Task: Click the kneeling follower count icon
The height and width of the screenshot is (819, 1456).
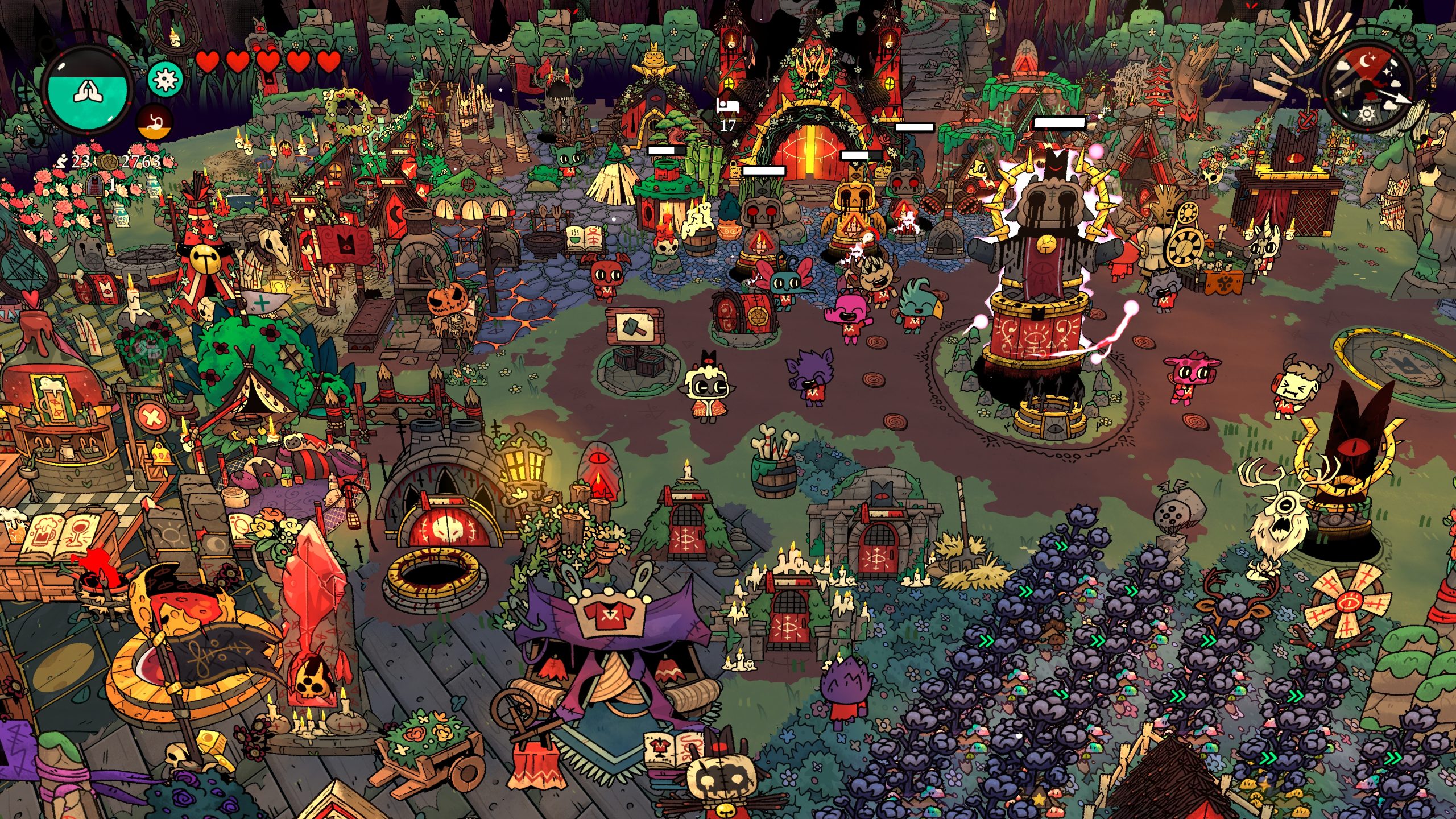Action: pos(62,162)
